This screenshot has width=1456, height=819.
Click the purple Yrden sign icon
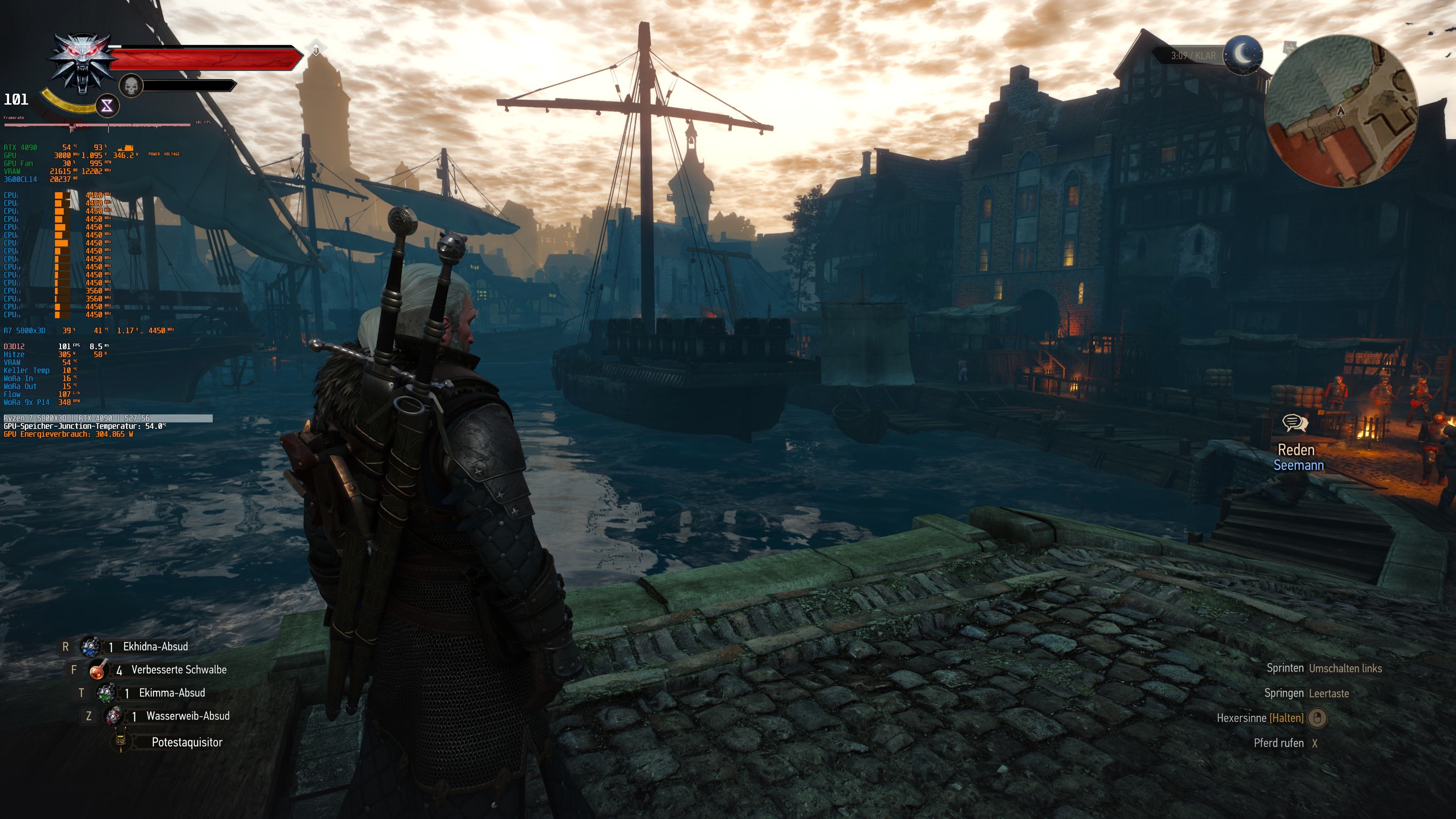coord(107,105)
